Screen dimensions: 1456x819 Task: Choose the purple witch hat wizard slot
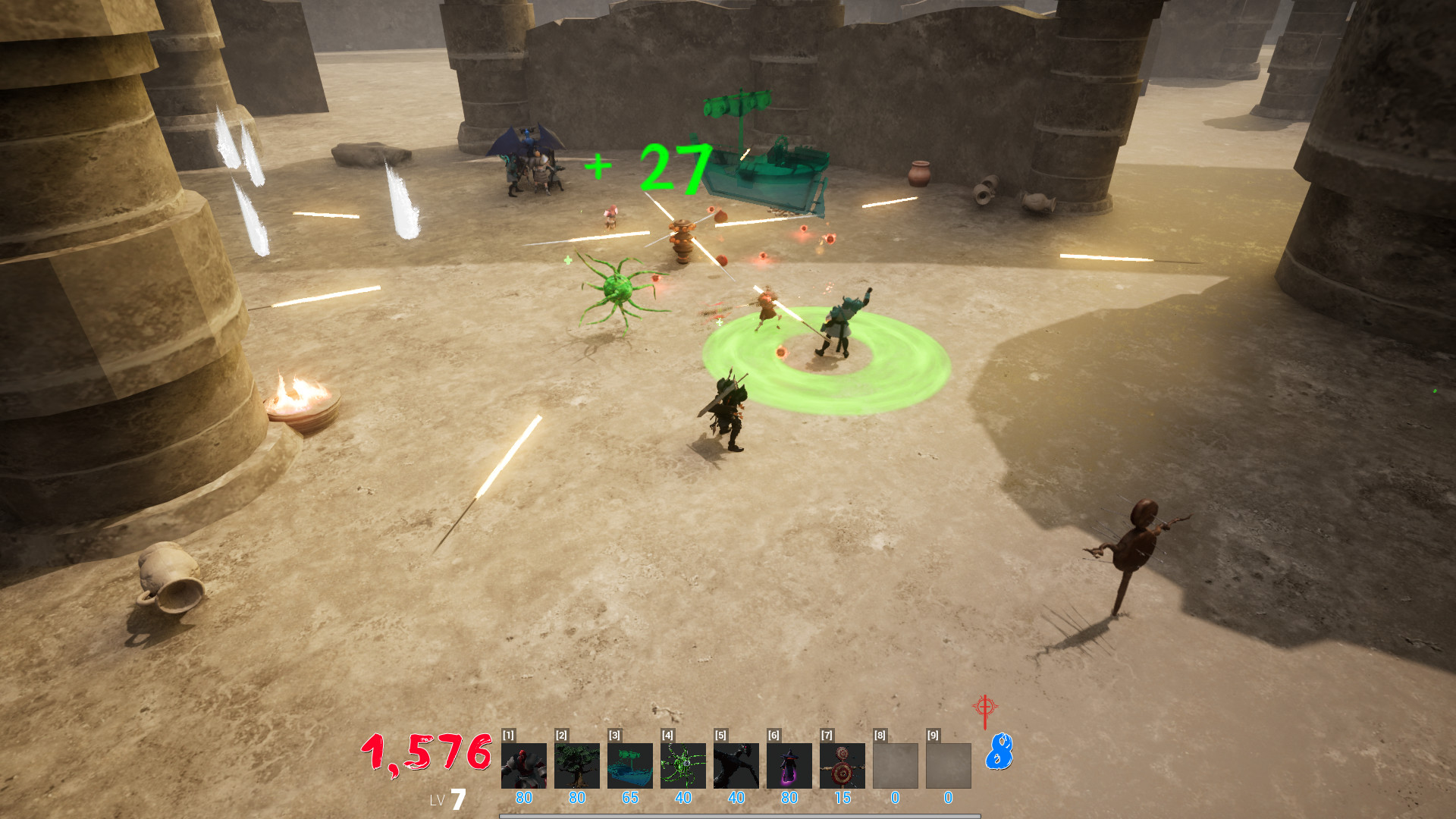click(x=789, y=765)
